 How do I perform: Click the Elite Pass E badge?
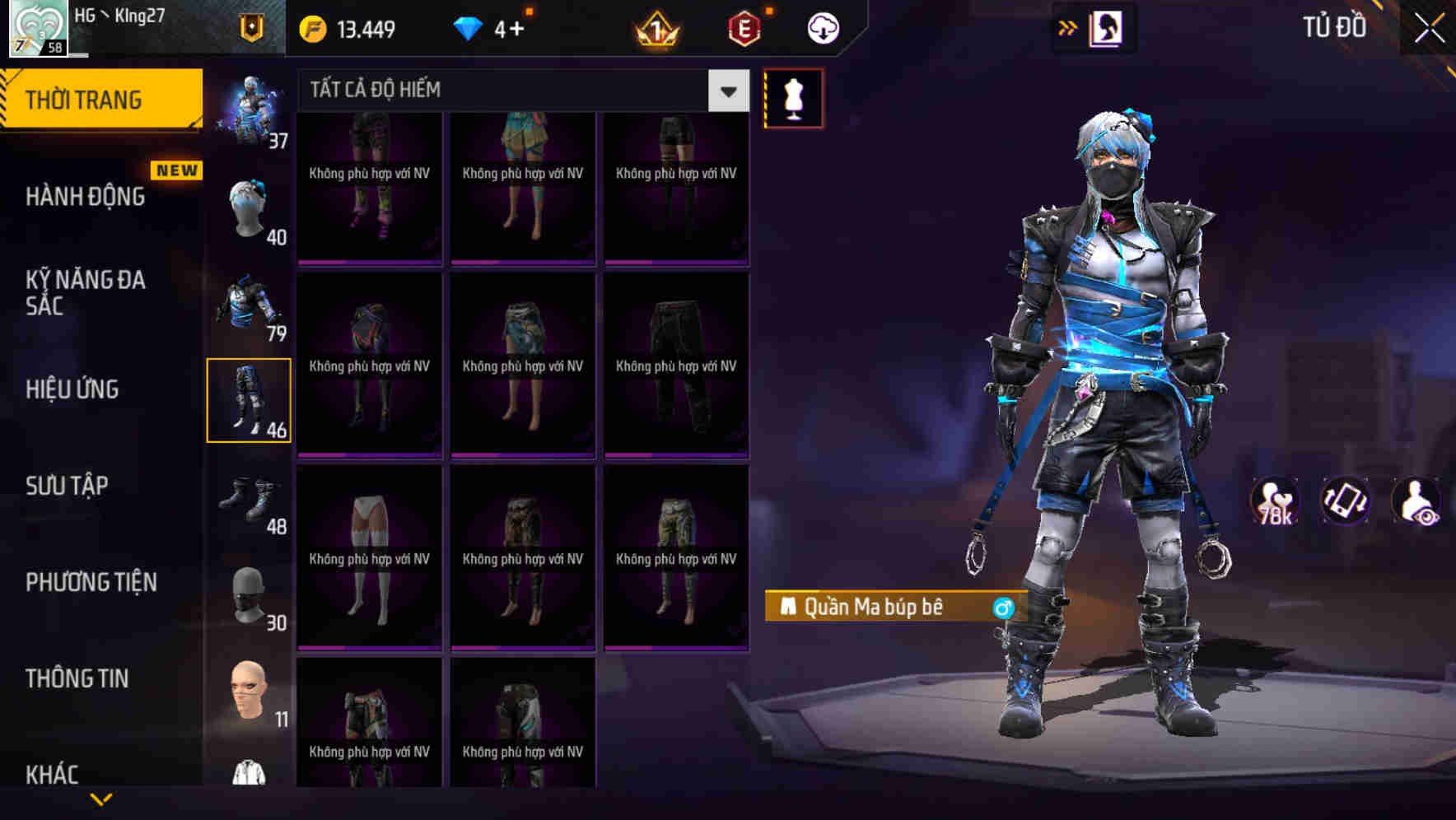[742, 27]
